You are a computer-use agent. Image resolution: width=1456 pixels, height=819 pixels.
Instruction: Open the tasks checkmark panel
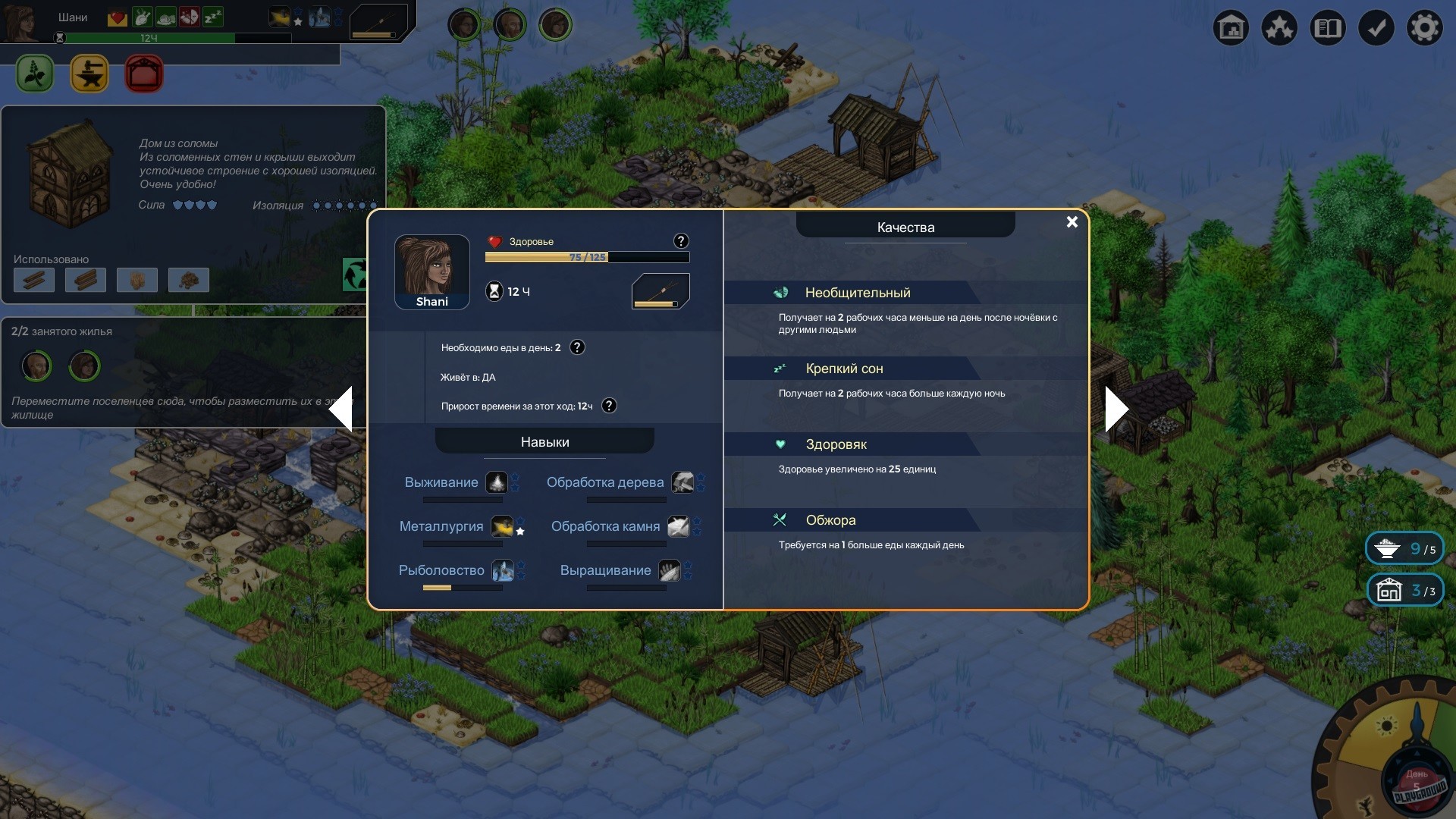pos(1376,27)
